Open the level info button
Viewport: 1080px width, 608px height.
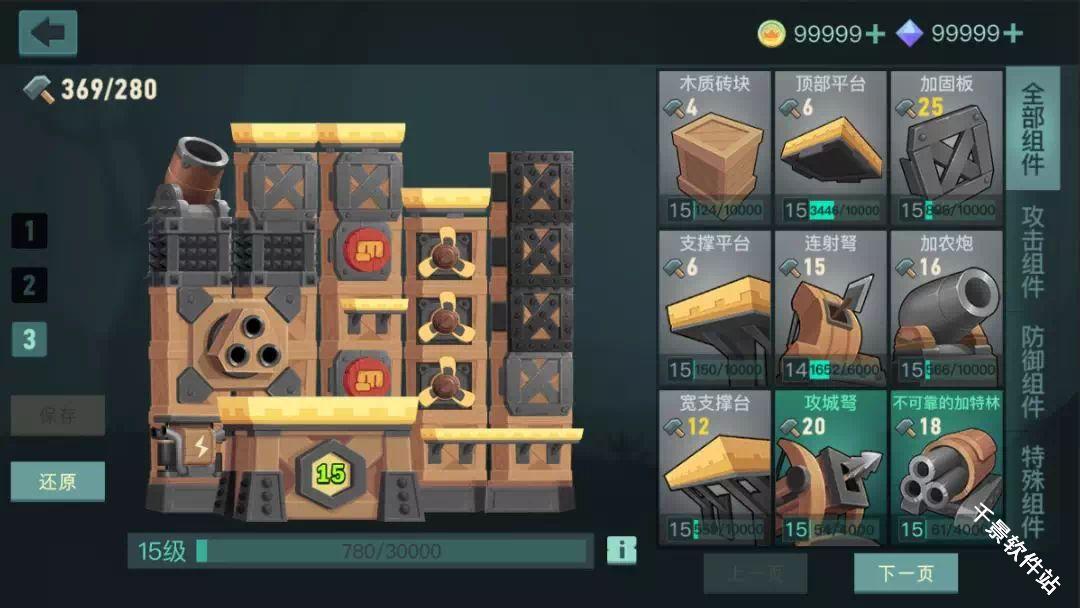pyautogui.click(x=621, y=550)
